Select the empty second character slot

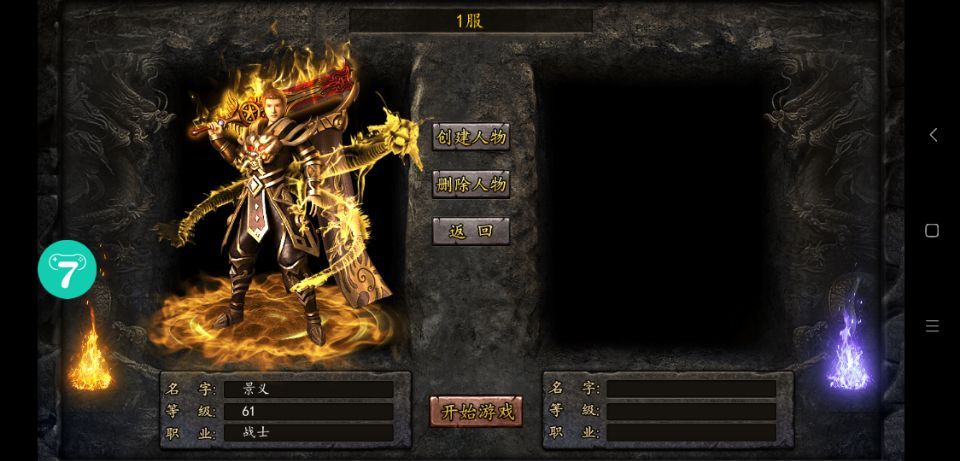(x=655, y=210)
